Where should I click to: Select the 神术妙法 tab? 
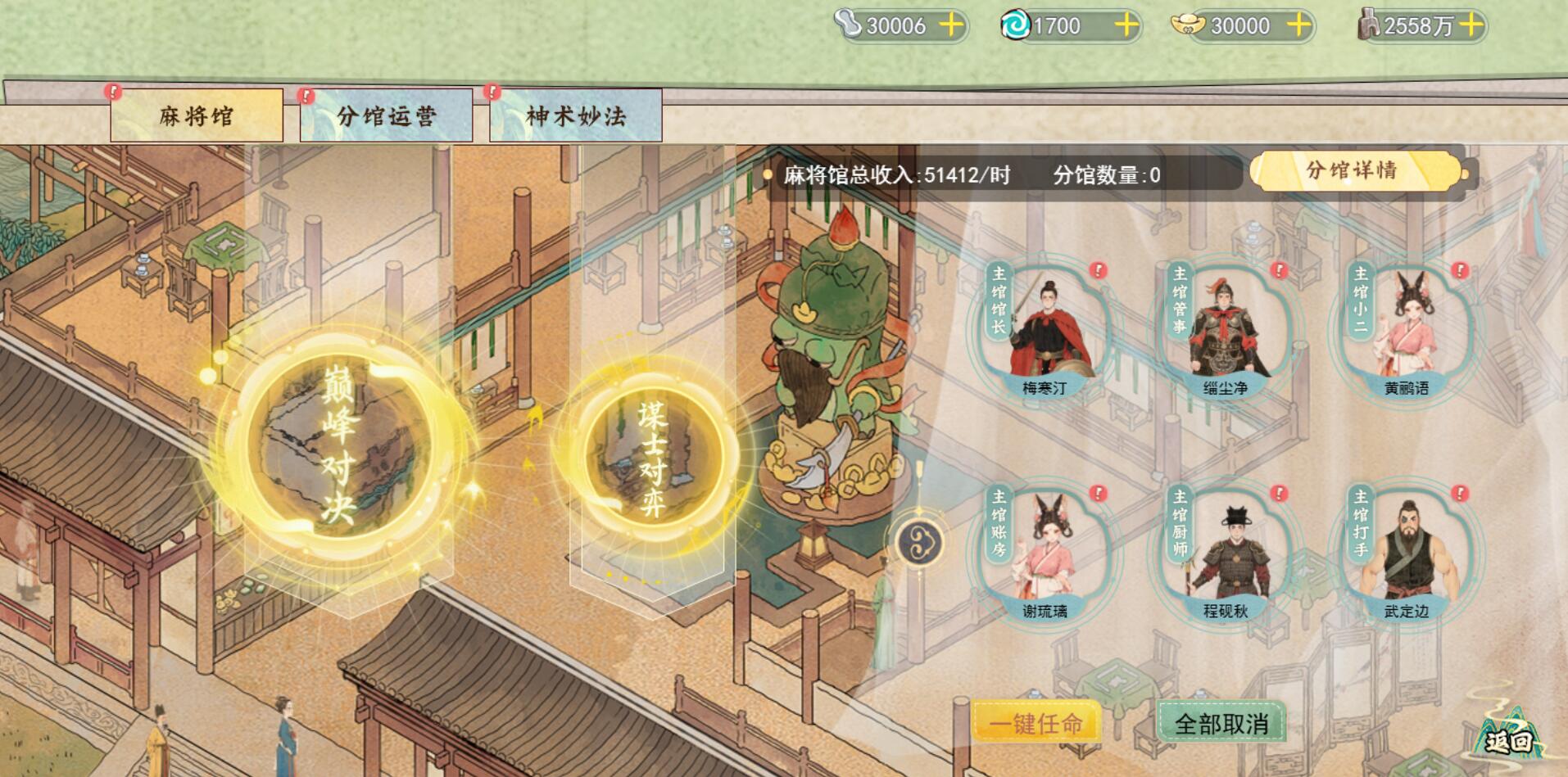coord(575,115)
